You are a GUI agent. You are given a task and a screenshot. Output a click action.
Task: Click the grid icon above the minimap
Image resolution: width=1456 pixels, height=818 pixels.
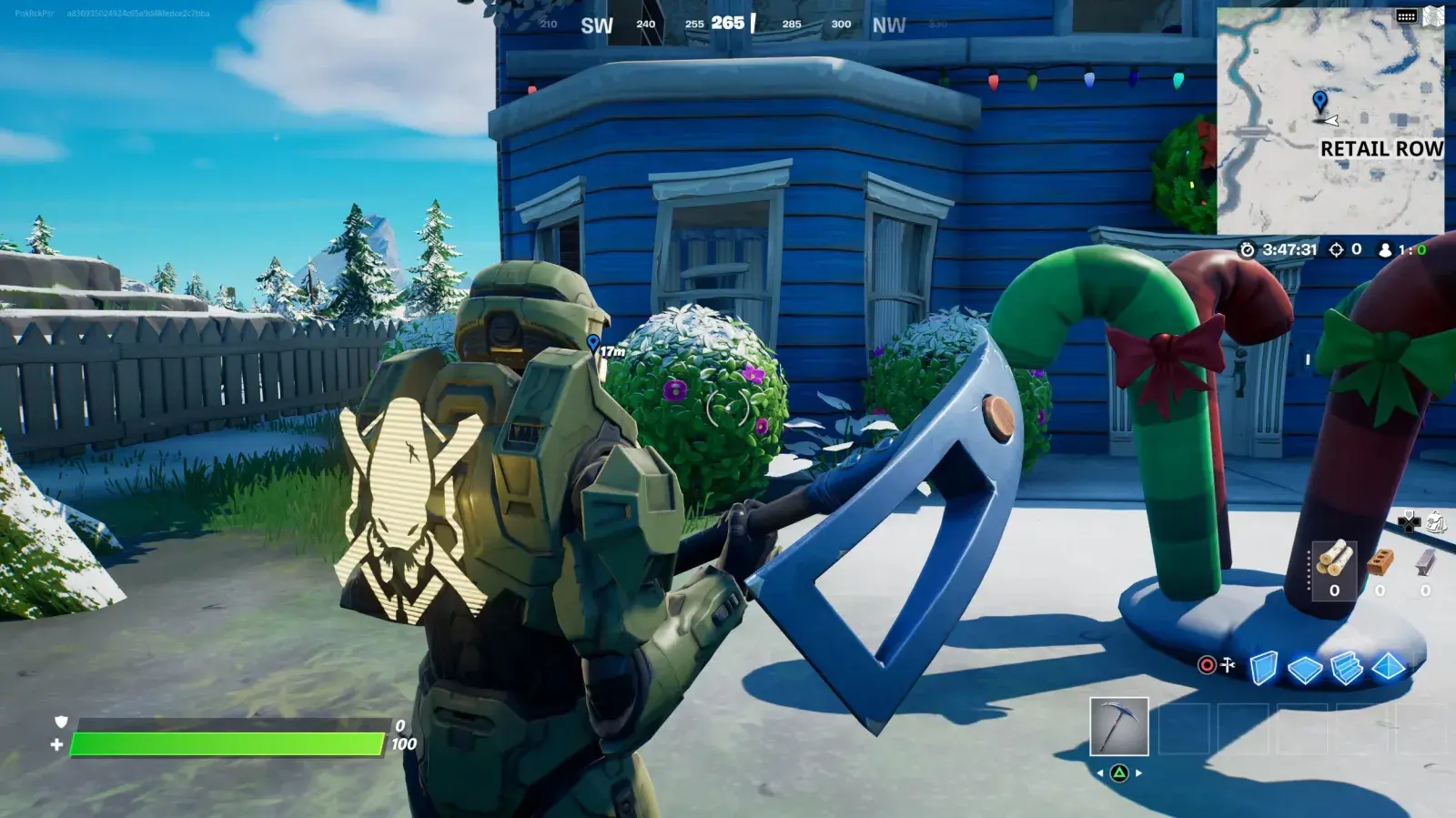click(x=1408, y=16)
